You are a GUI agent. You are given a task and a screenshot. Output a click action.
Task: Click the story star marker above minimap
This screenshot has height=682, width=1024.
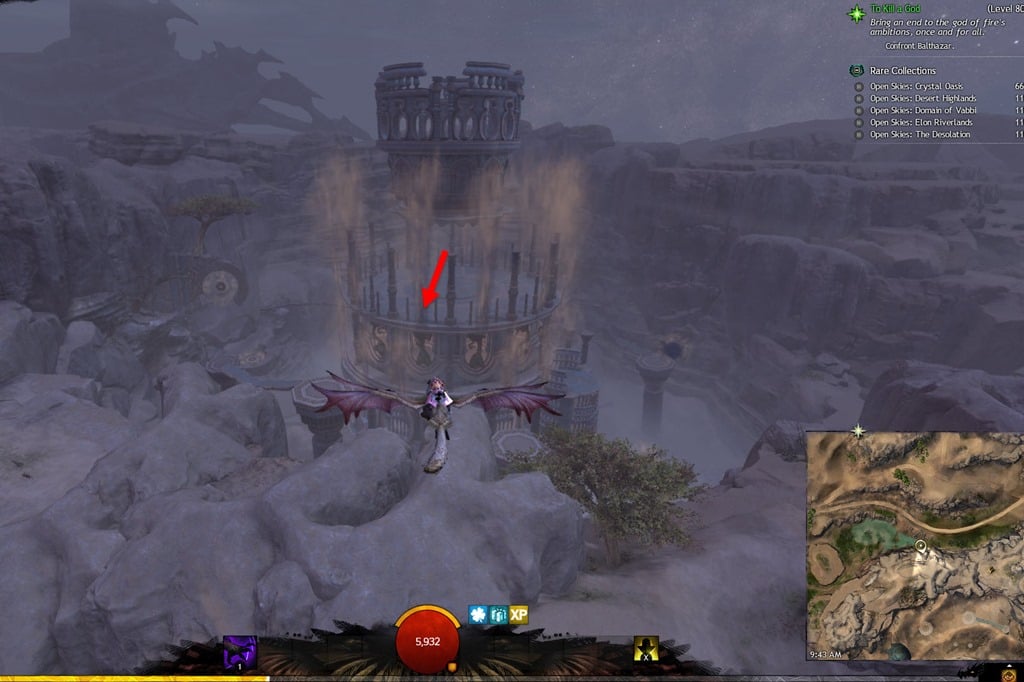(857, 431)
